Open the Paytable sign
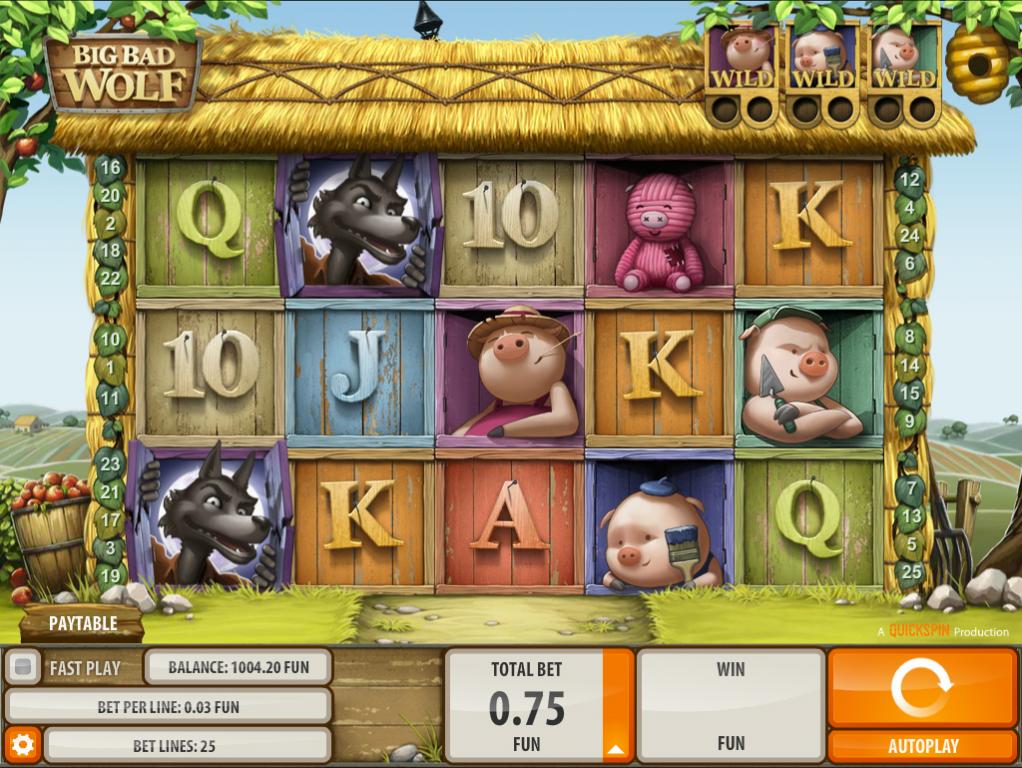The height and width of the screenshot is (768, 1022). coord(83,623)
